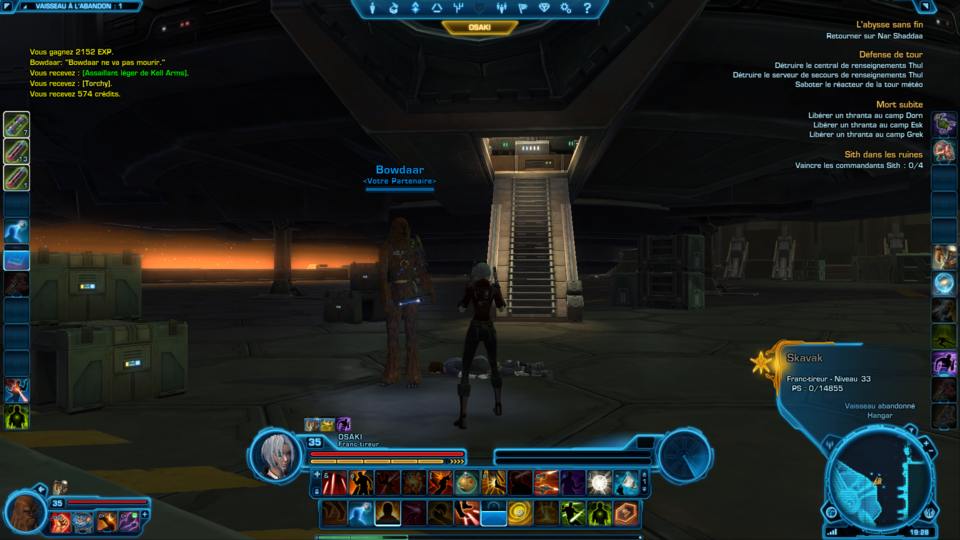This screenshot has width=960, height=540.
Task: Open the Mort subite mission entry
Action: tap(899, 104)
